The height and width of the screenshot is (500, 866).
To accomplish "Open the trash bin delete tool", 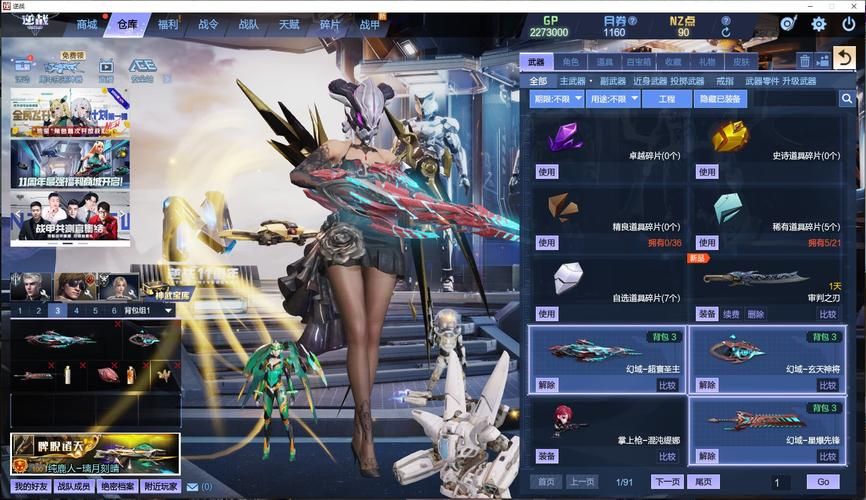I will coord(804,61).
